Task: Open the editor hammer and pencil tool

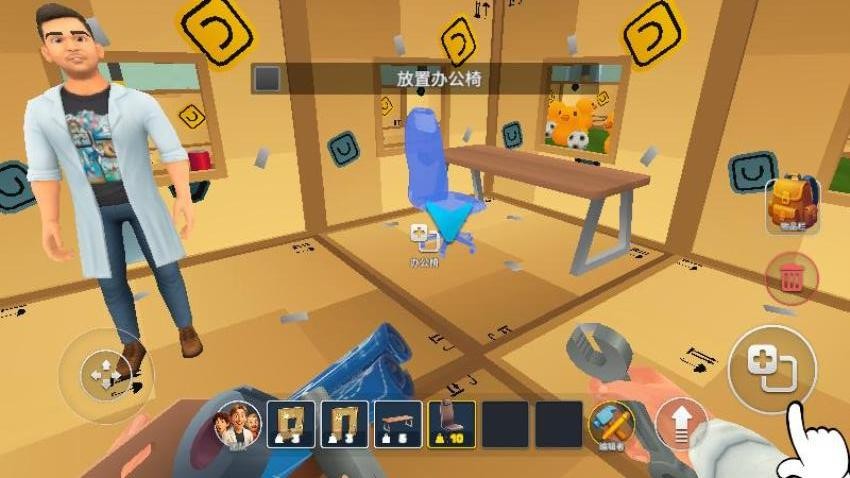Action: pyautogui.click(x=613, y=423)
